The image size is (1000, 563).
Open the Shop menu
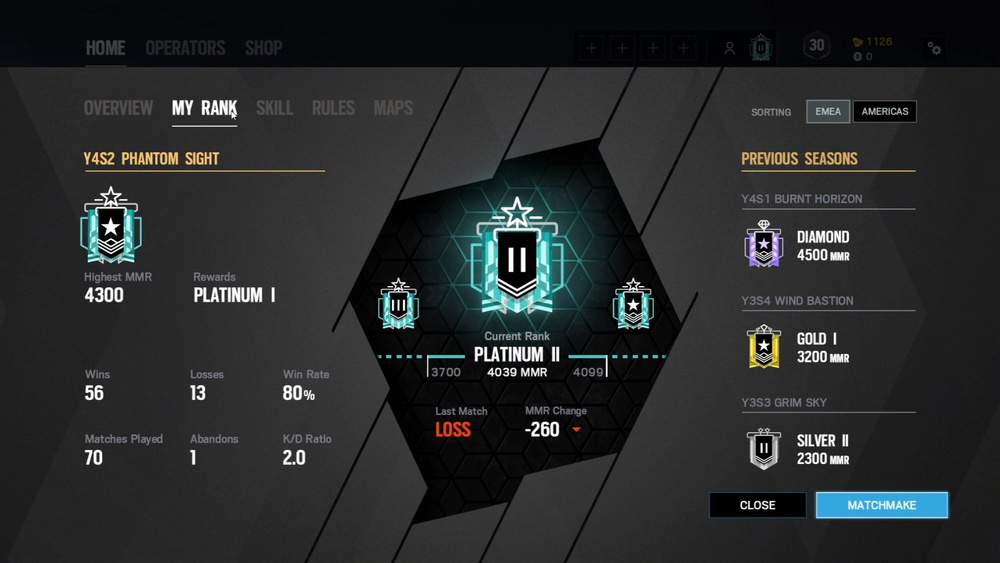coord(263,48)
